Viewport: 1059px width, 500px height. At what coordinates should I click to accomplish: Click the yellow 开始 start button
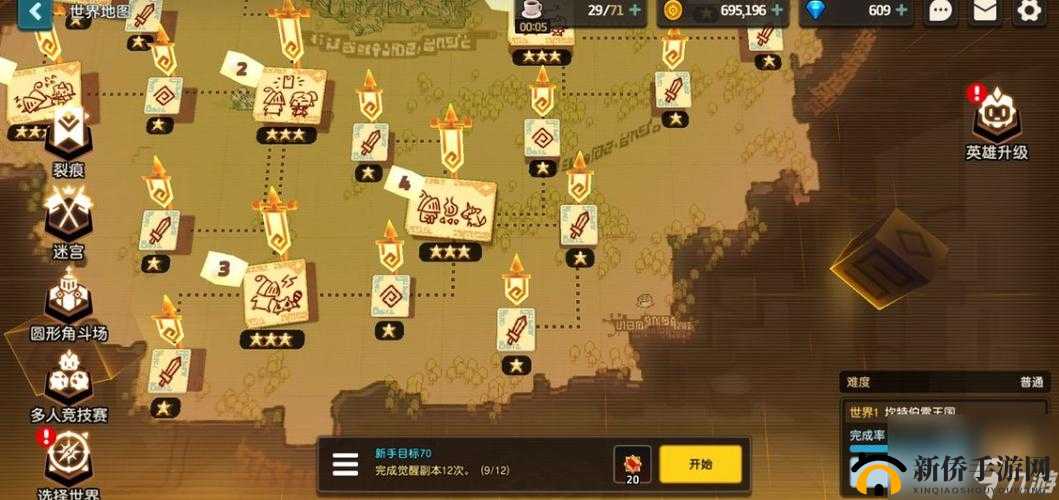click(700, 464)
